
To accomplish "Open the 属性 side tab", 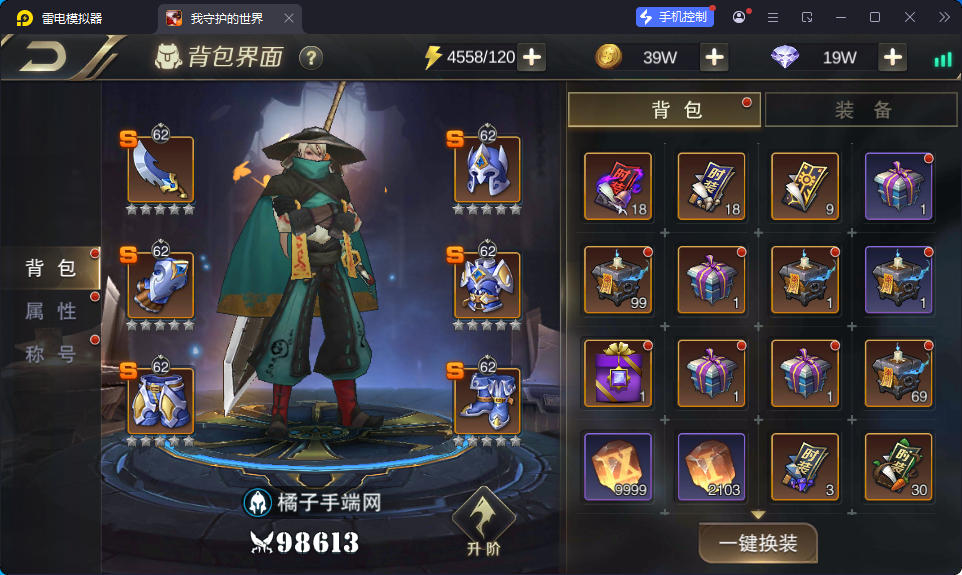I will click(x=51, y=311).
